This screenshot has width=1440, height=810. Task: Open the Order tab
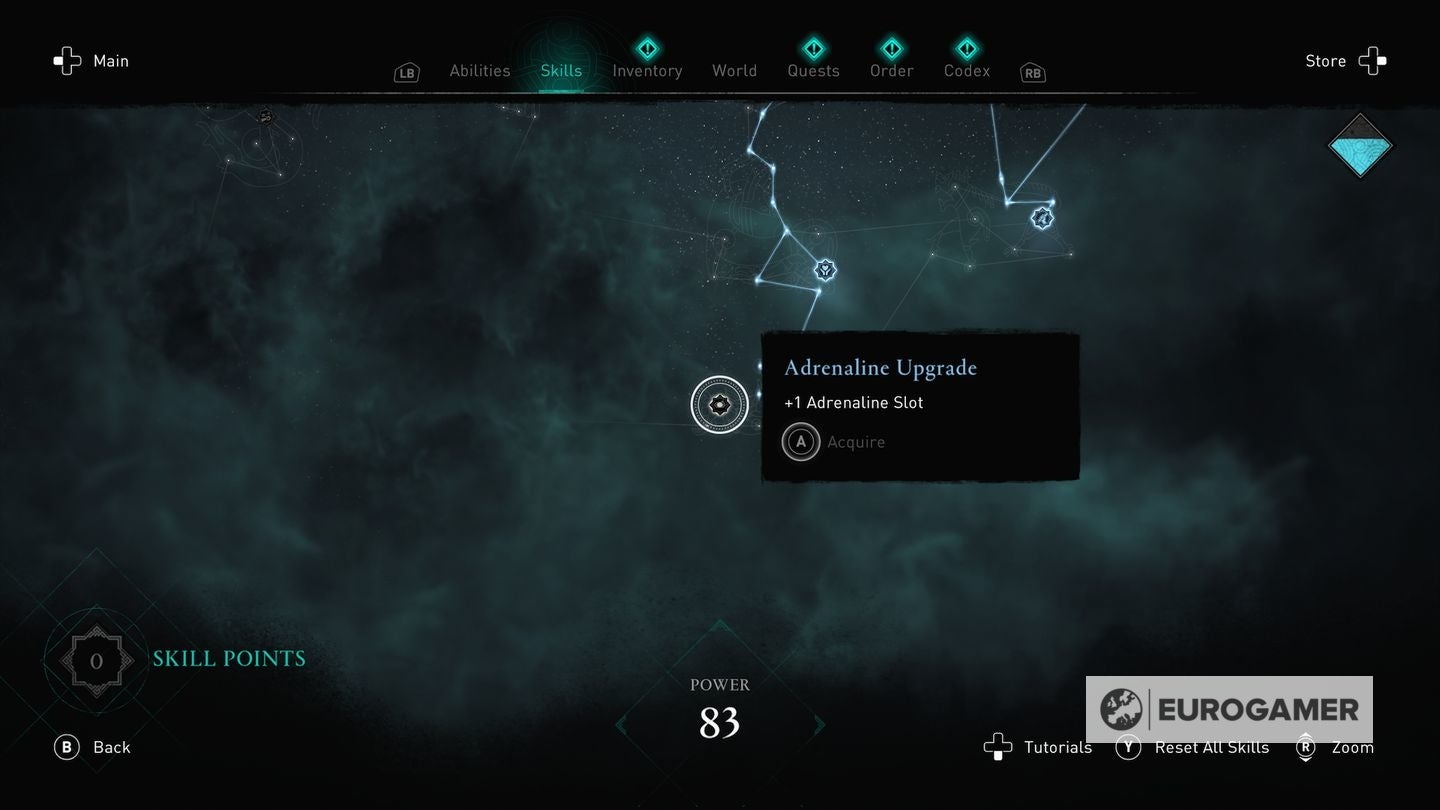click(891, 71)
